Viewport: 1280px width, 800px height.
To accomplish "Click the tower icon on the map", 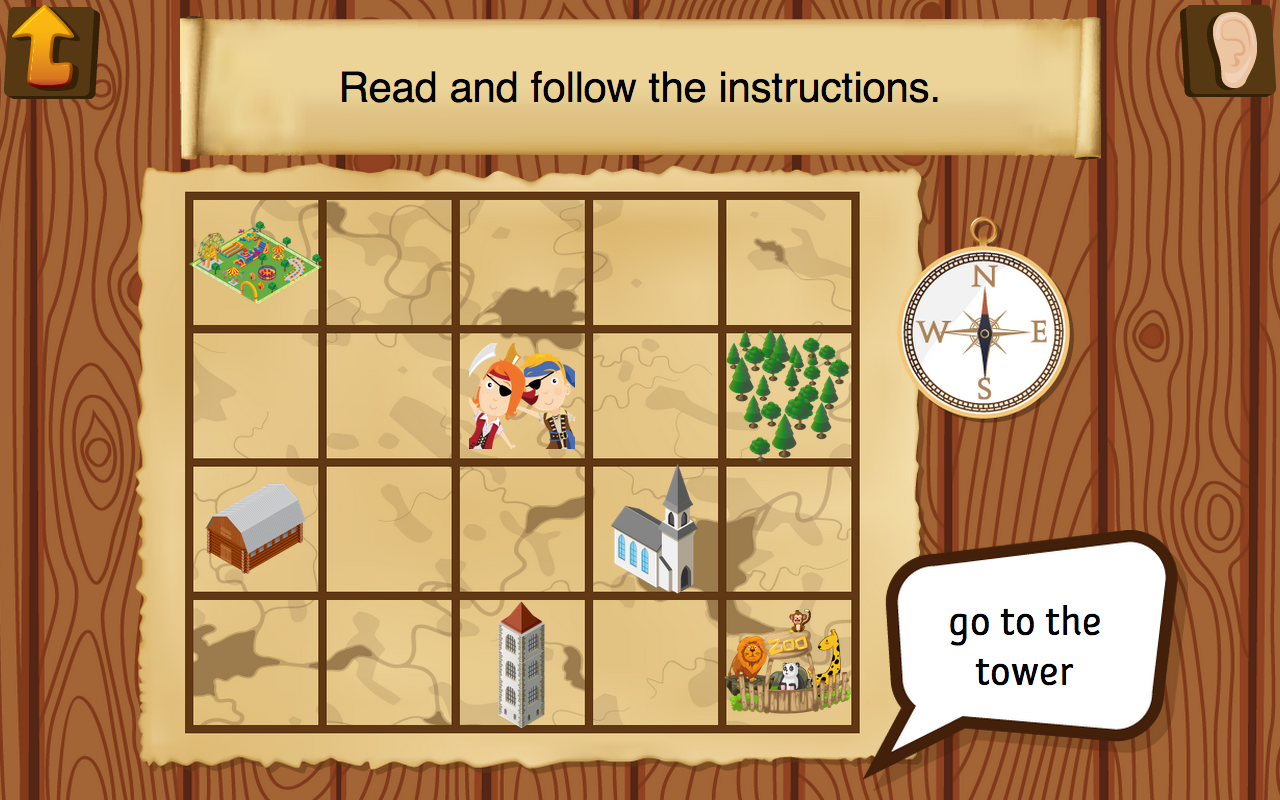I will click(x=520, y=665).
